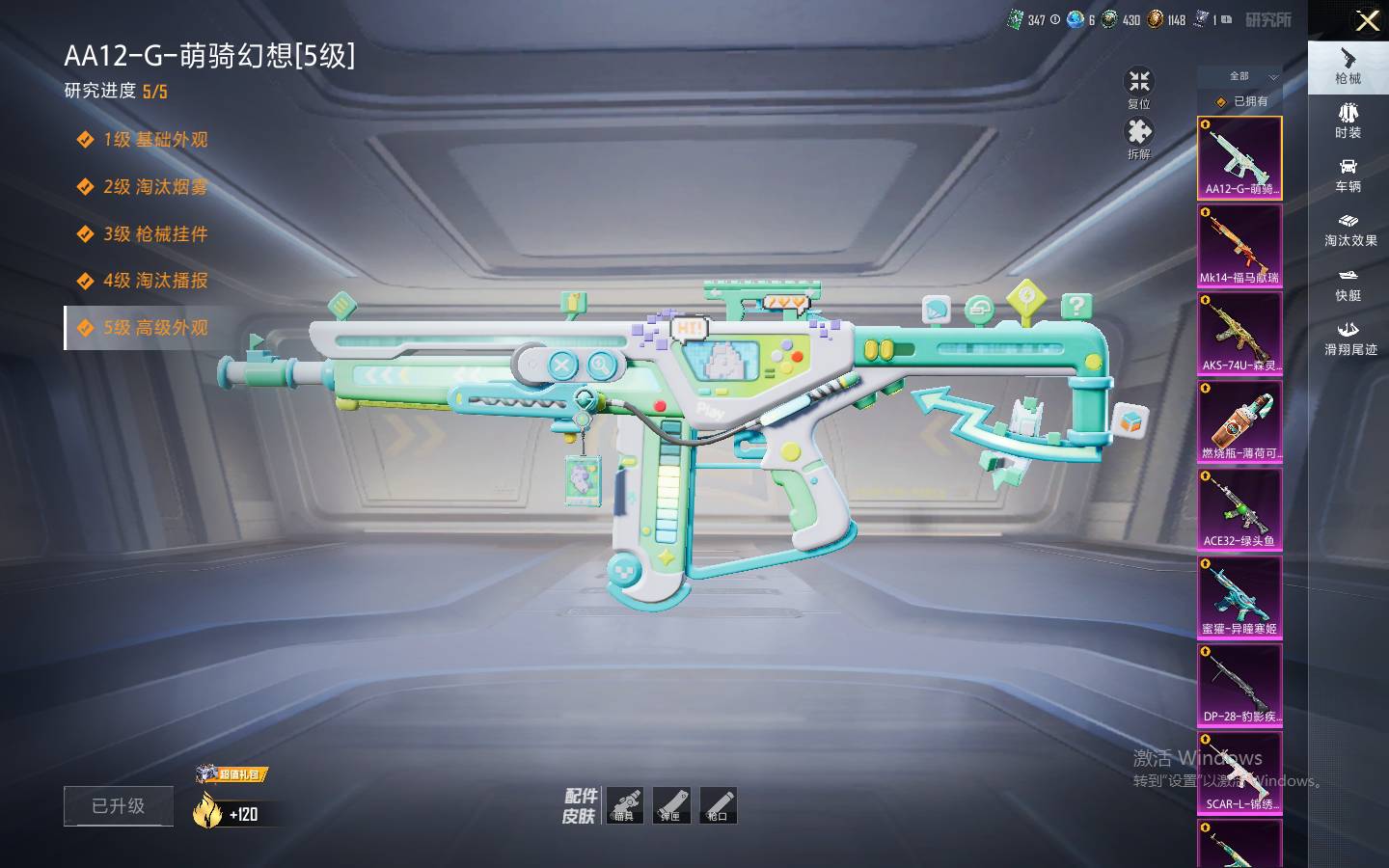Select level 1 基础外观 entry
The width and height of the screenshot is (1389, 868).
coord(154,140)
